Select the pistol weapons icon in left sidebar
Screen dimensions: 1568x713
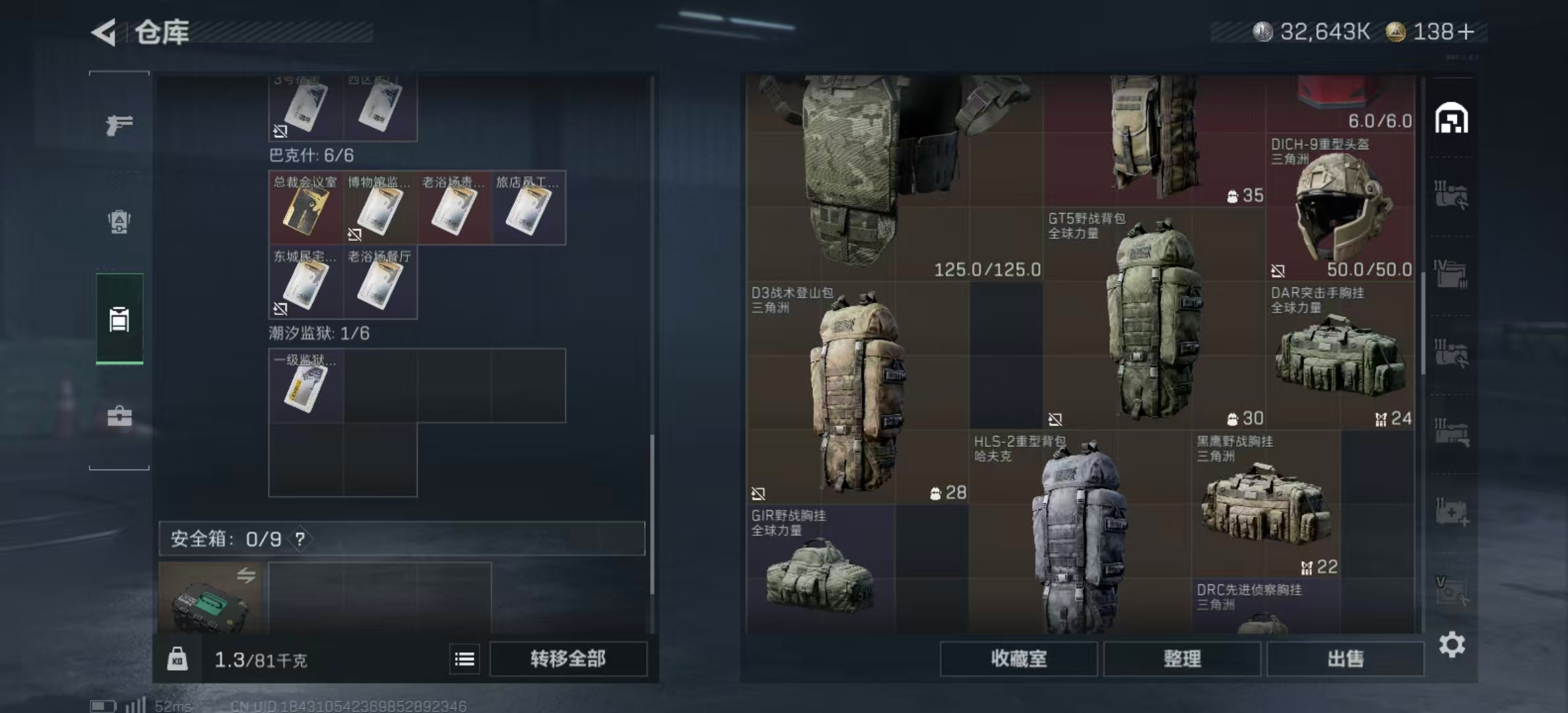point(119,122)
